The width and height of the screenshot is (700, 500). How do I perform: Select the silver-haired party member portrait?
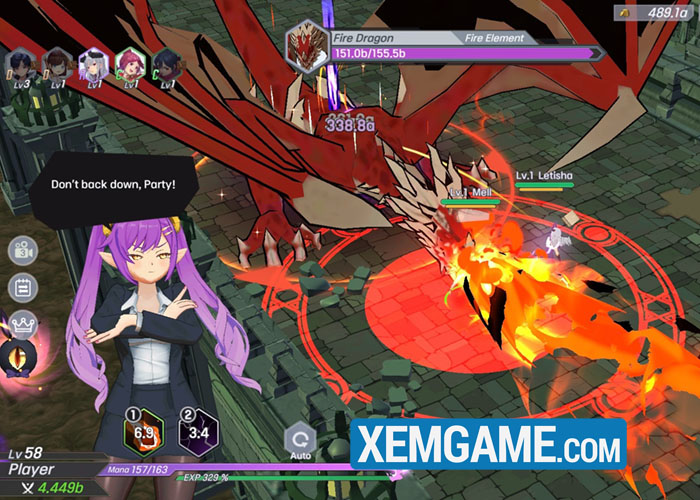[95, 66]
